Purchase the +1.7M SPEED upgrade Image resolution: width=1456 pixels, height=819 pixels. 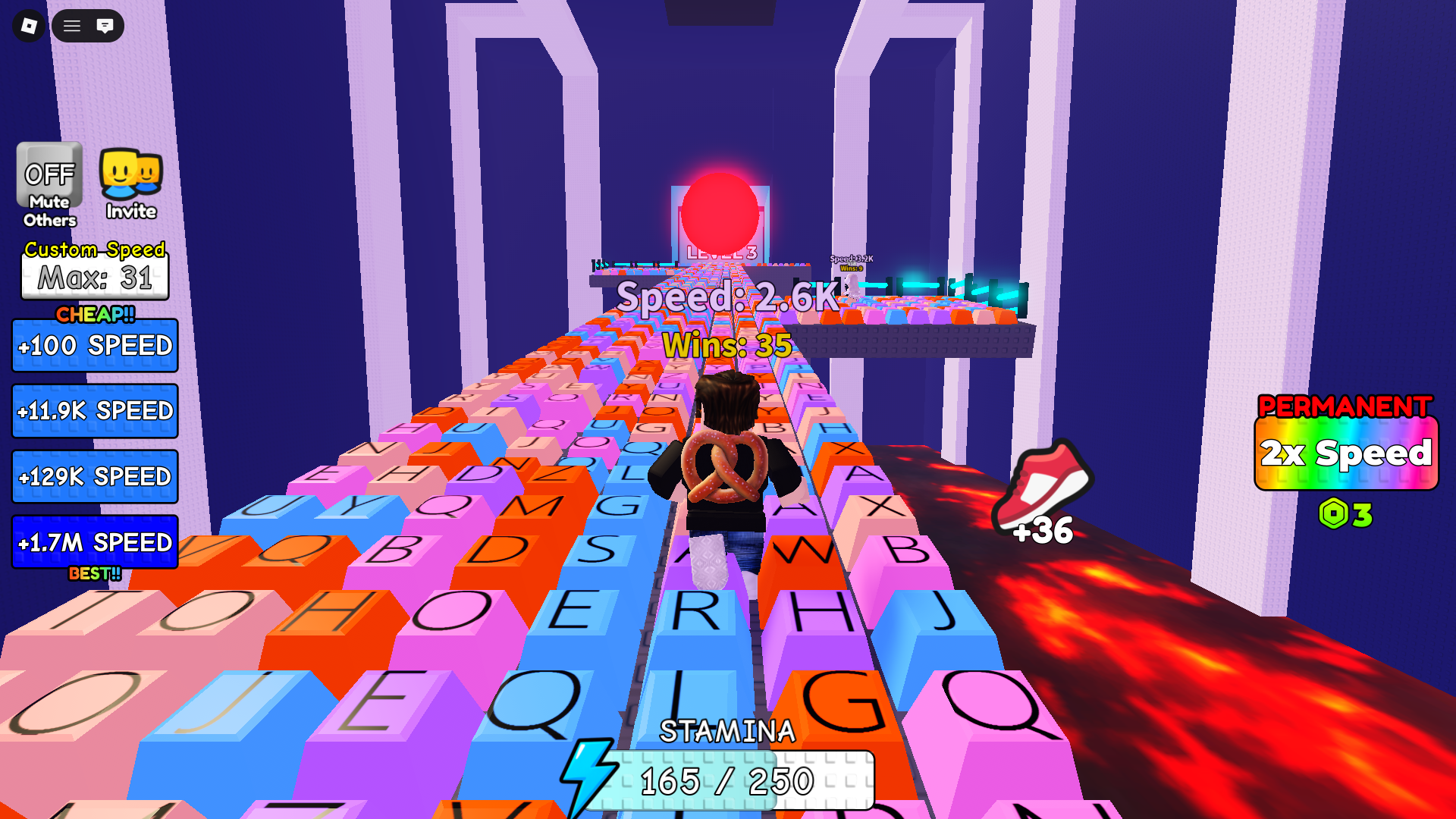click(93, 543)
